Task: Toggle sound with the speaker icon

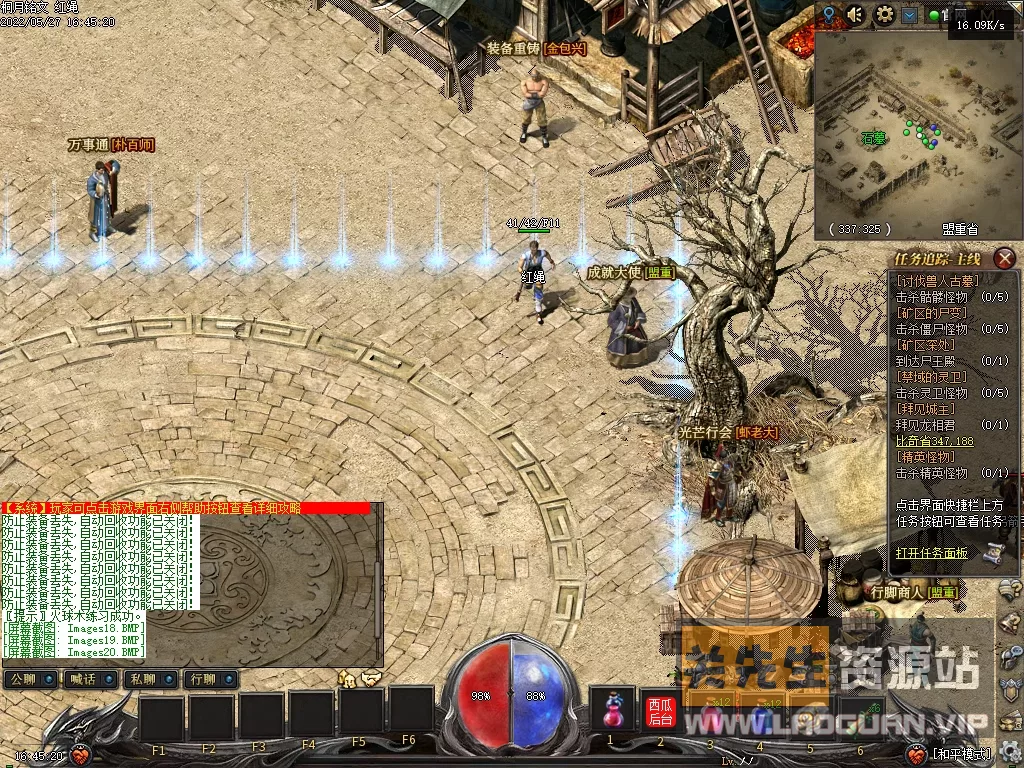Action: coord(855,15)
